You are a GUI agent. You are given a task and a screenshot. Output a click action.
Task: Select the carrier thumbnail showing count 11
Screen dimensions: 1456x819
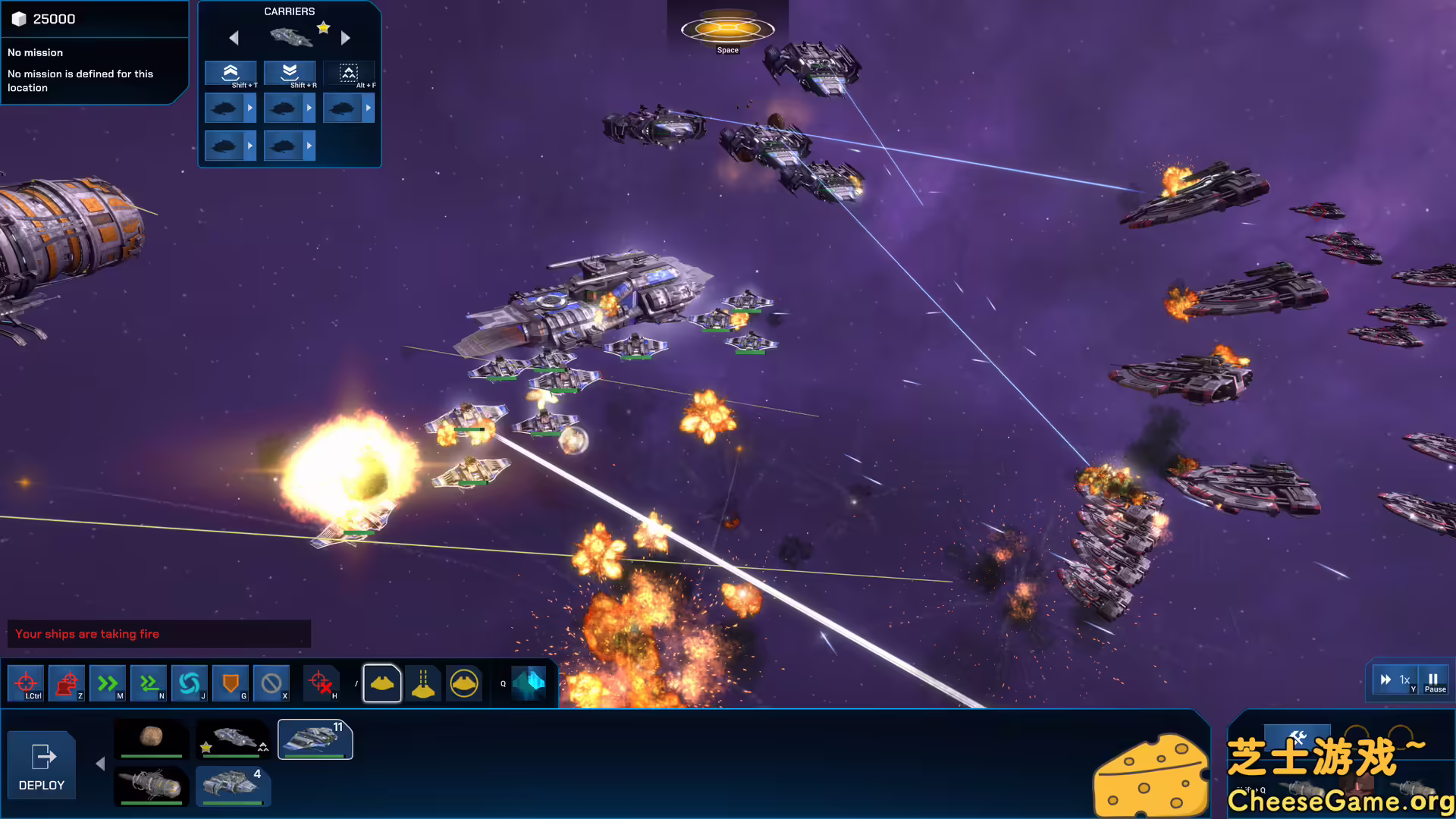coord(315,739)
